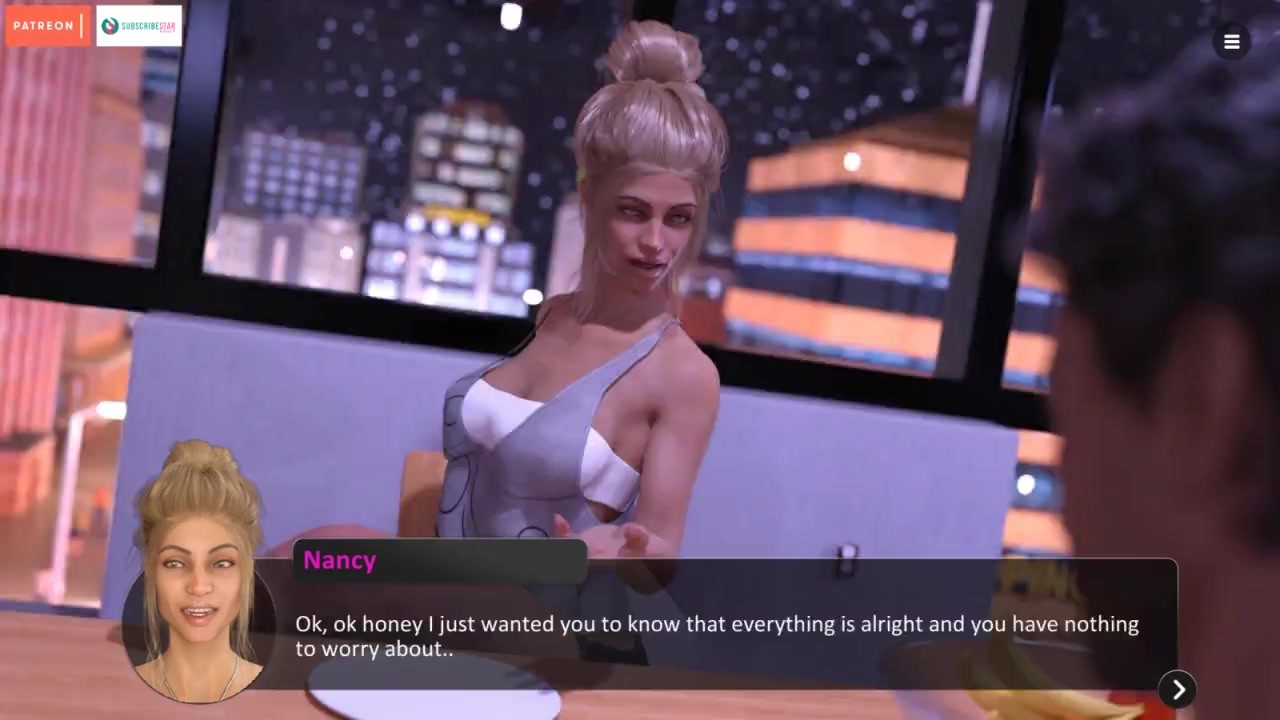Open the hamburger menu icon
The image size is (1280, 720).
pos(1231,42)
